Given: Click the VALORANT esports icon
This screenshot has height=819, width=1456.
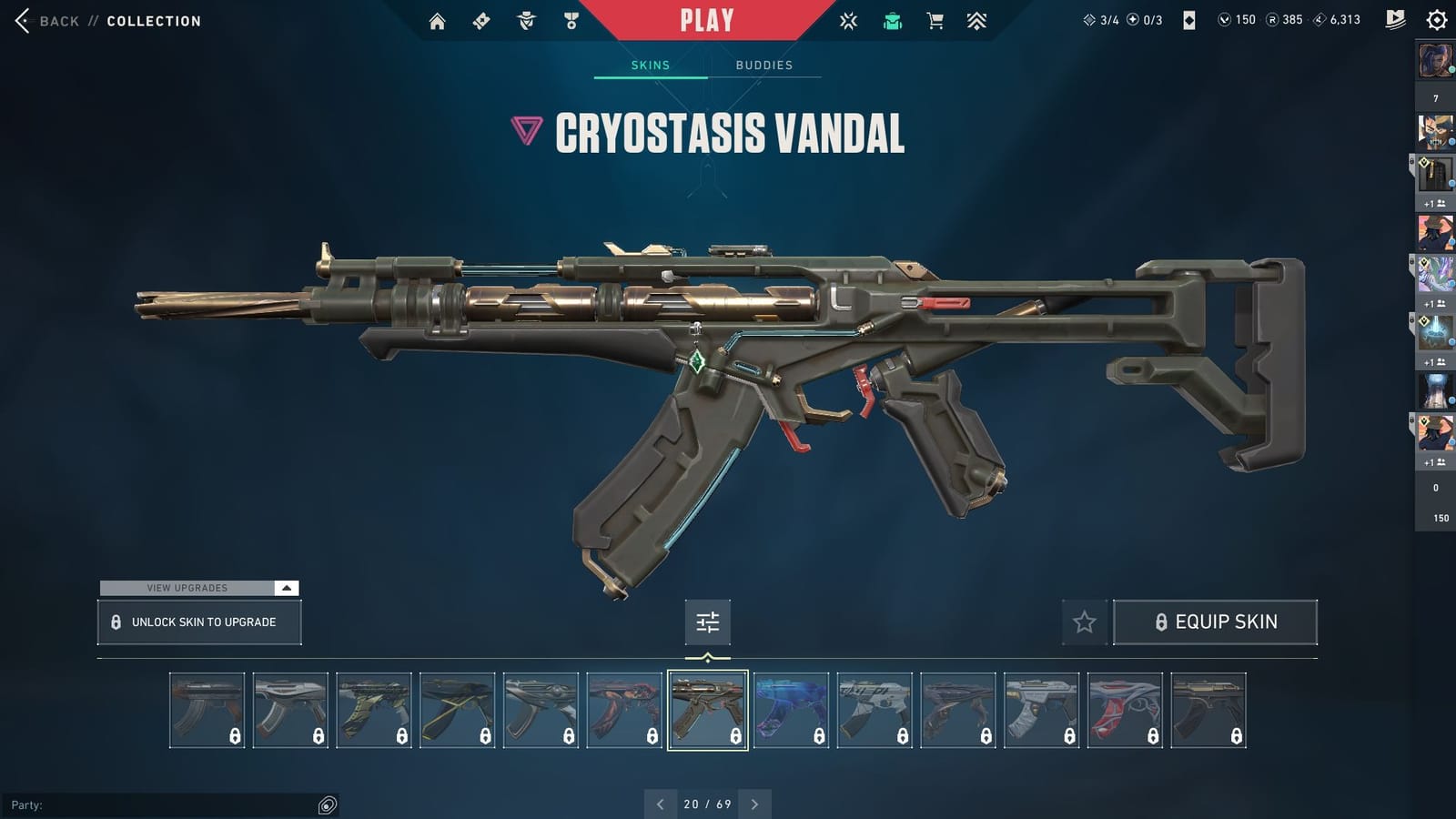Looking at the screenshot, I should [x=848, y=20].
